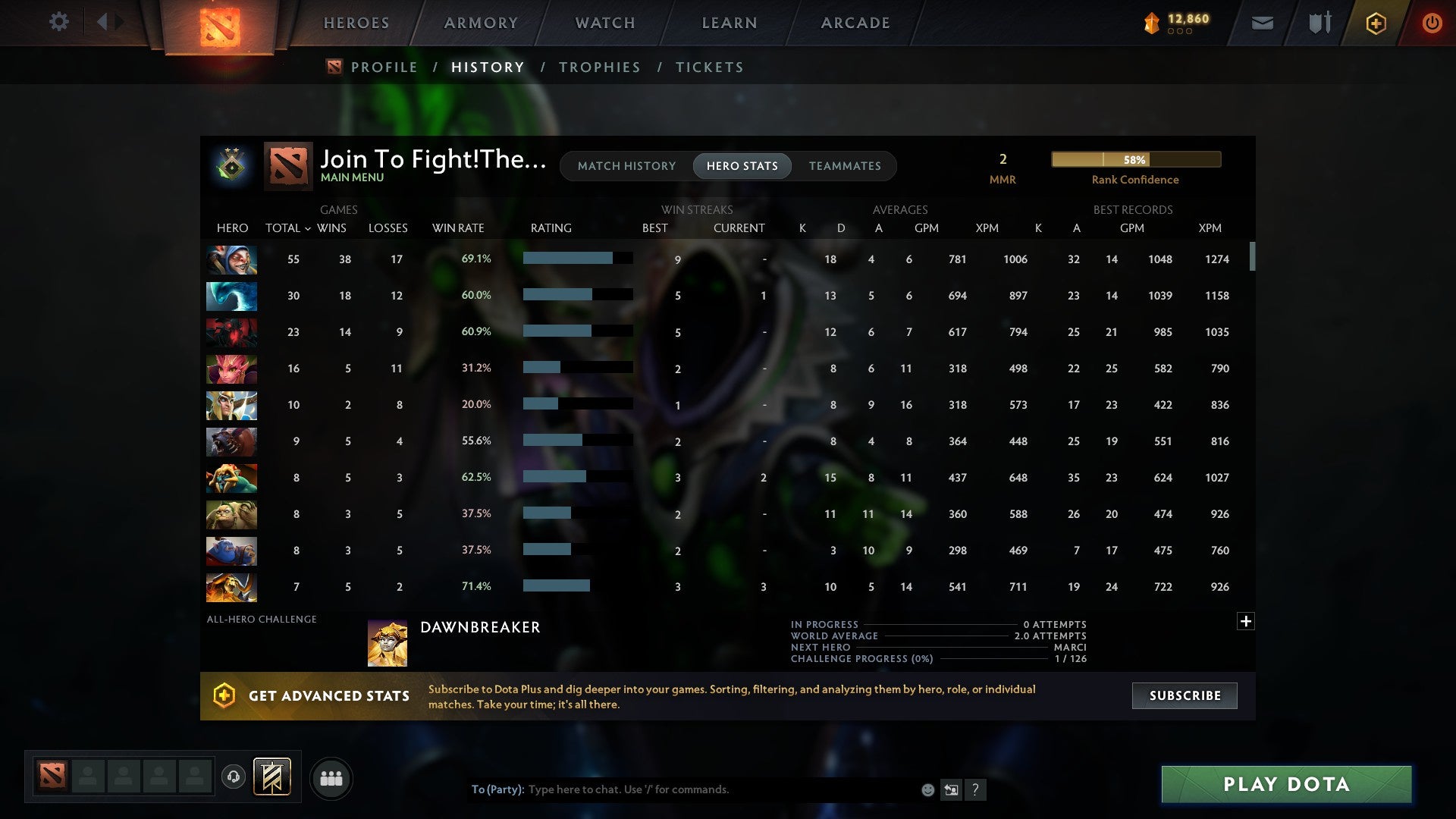Open the TOTAL column sort dropdown

(308, 227)
